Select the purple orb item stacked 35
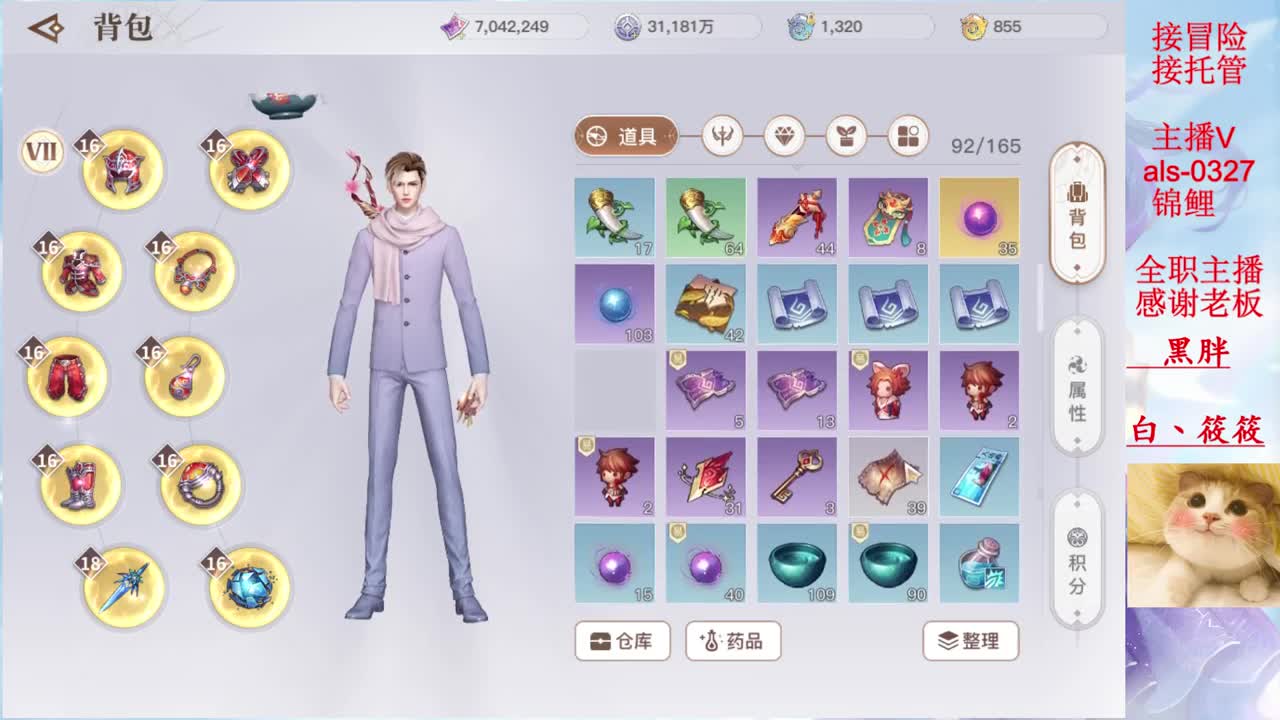Viewport: 1280px width, 720px height. tap(978, 216)
